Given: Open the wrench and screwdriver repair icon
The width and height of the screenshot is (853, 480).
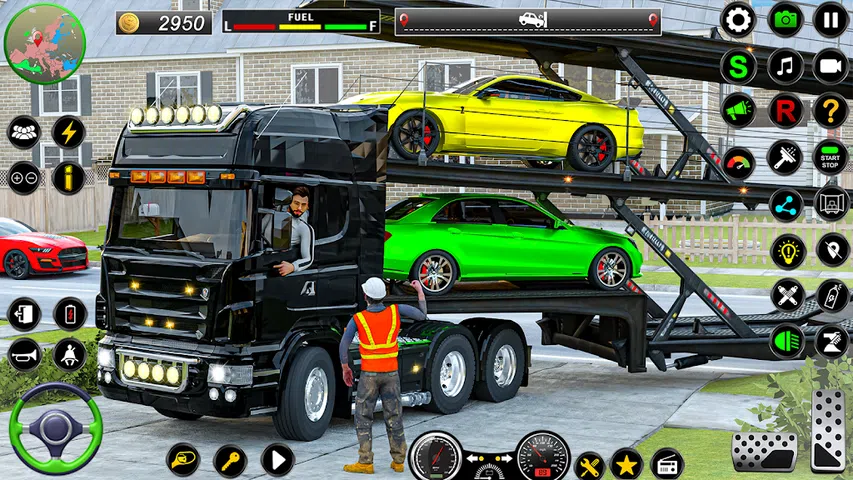Looking at the screenshot, I should point(590,464).
